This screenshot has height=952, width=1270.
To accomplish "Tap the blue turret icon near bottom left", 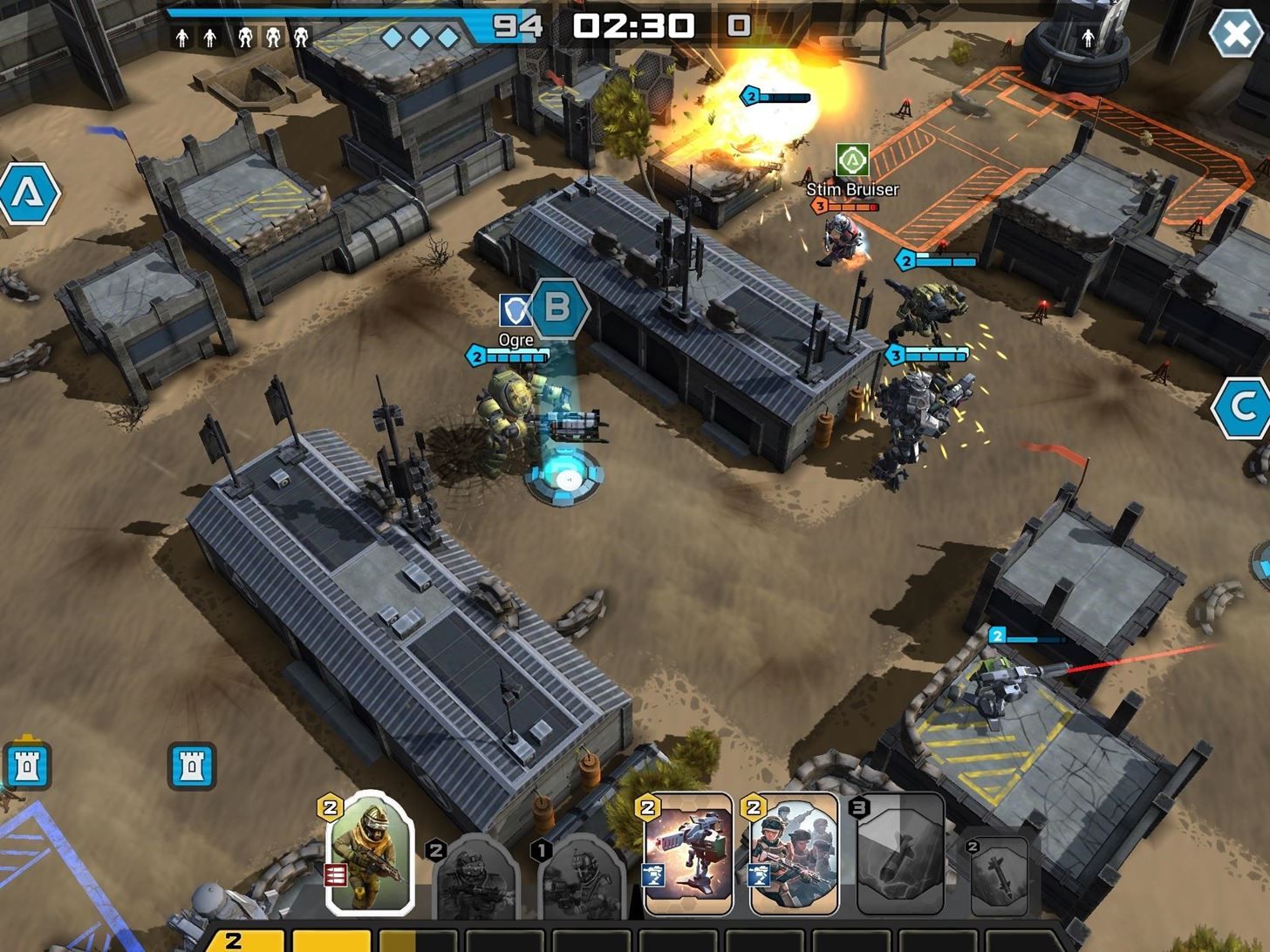I will coord(194,766).
